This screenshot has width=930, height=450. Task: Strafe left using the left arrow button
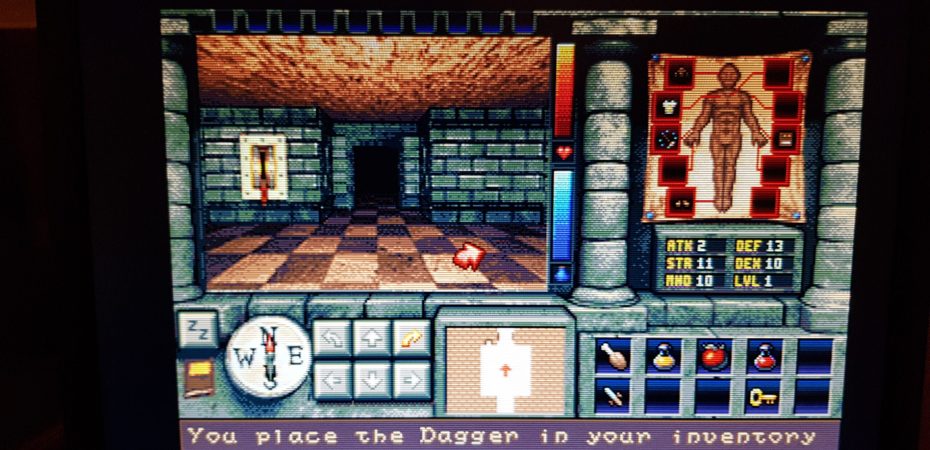332,380
